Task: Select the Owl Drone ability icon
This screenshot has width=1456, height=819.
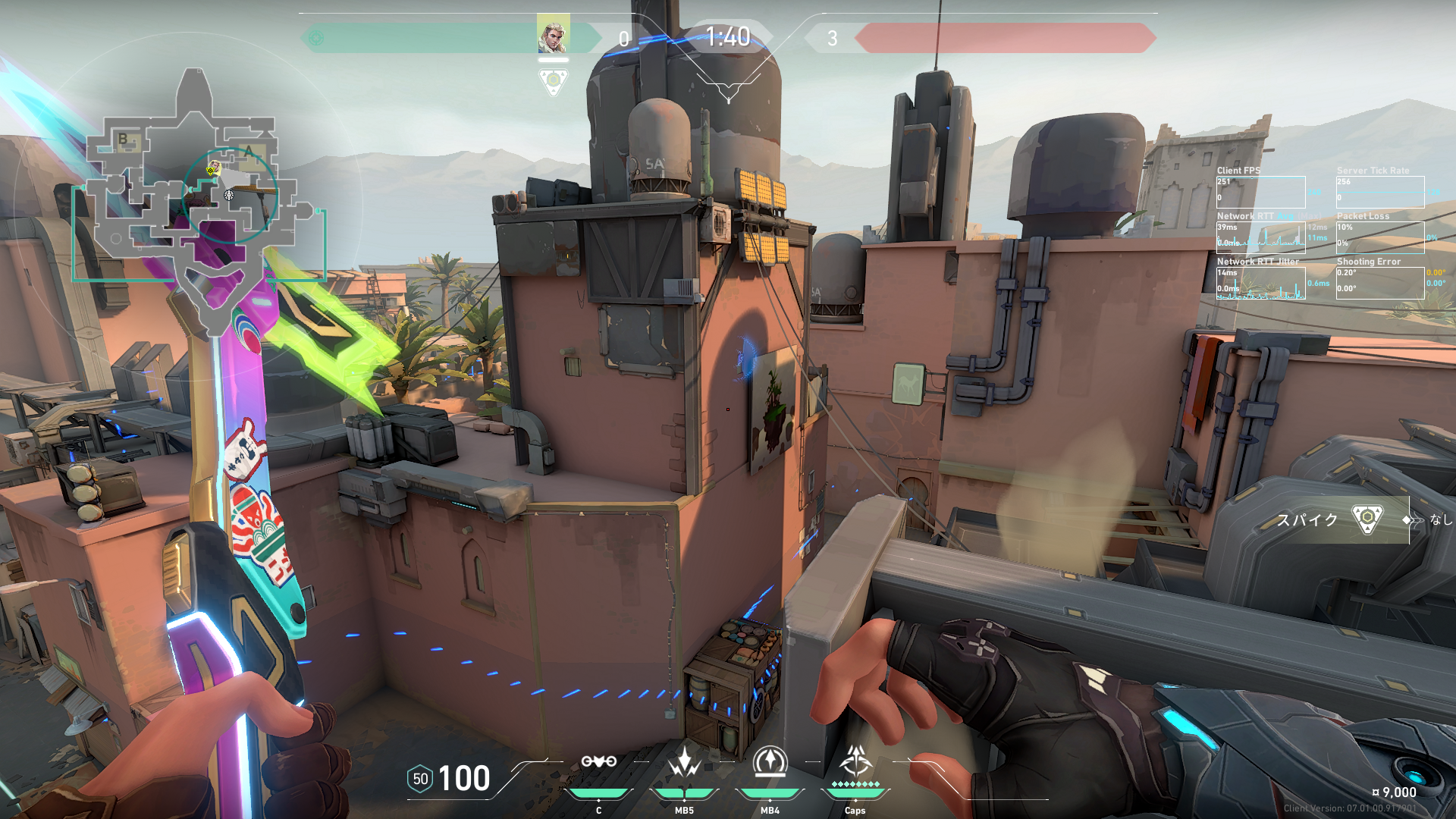Action: point(598,762)
